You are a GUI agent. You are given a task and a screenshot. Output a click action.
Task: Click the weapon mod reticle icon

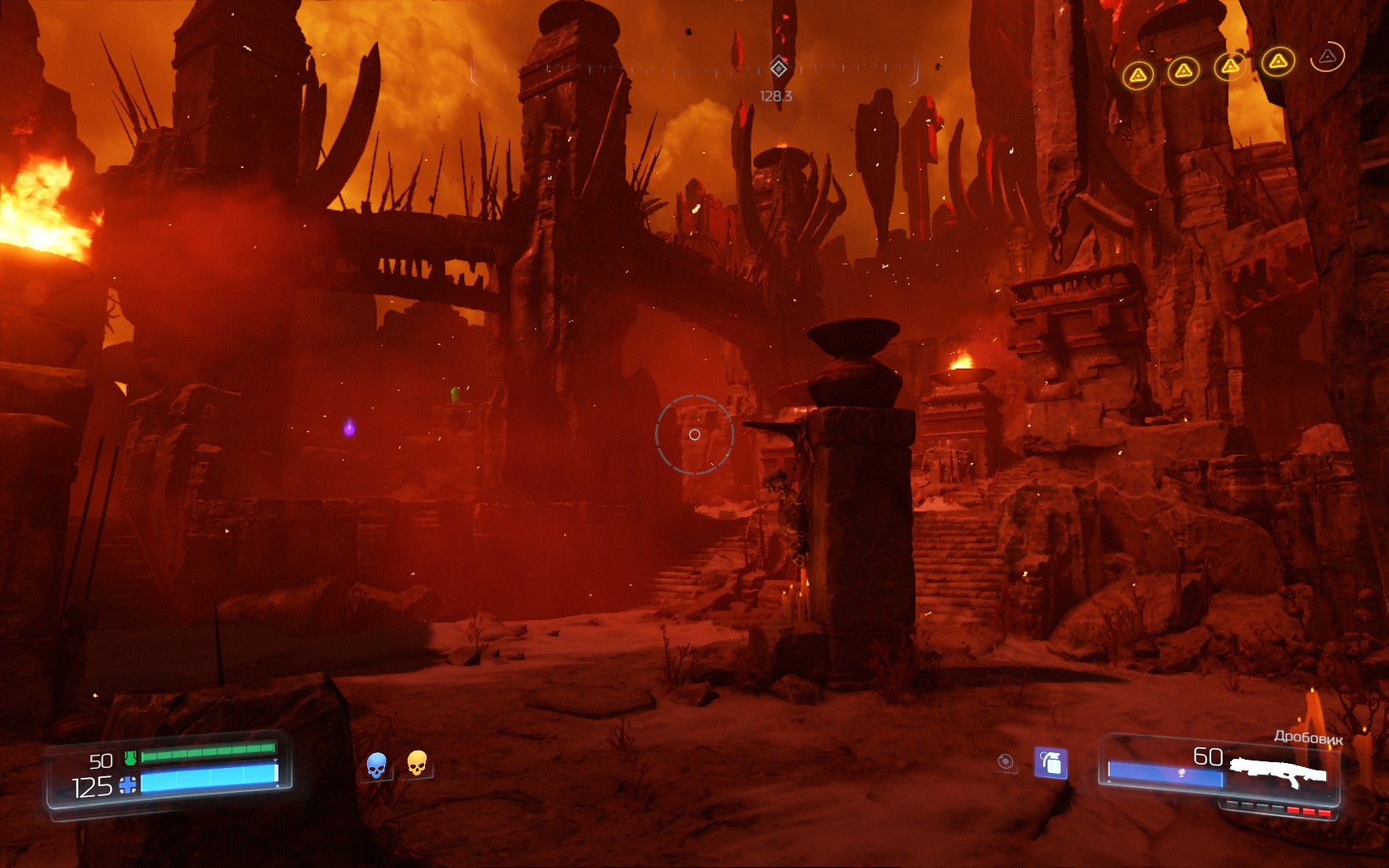(x=1007, y=761)
